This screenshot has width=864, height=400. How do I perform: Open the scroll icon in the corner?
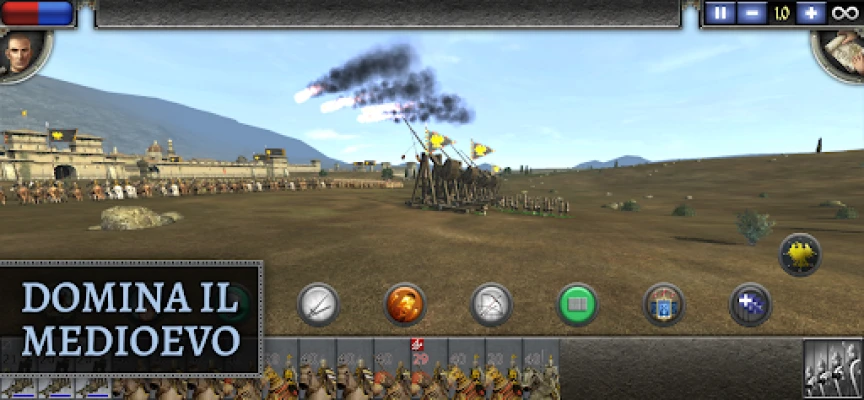(843, 50)
